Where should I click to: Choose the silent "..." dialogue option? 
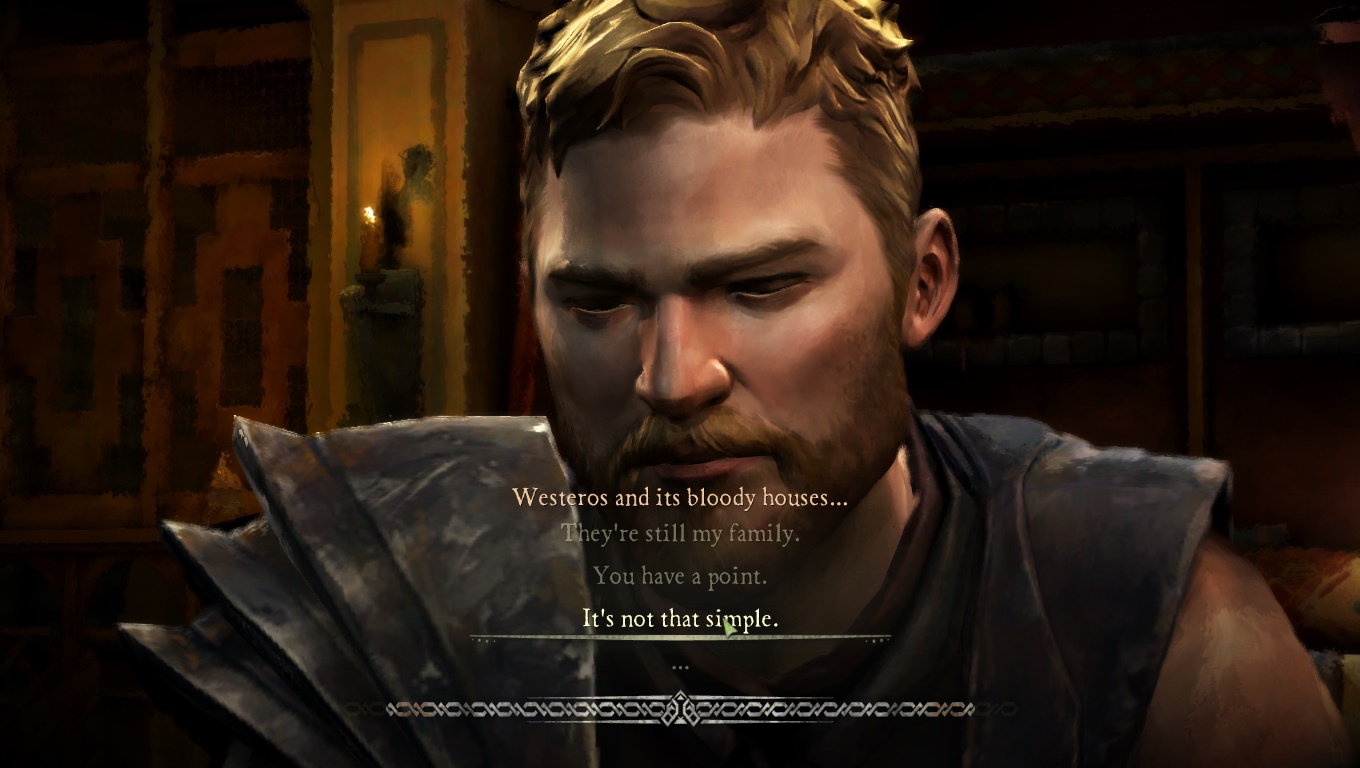(680, 665)
